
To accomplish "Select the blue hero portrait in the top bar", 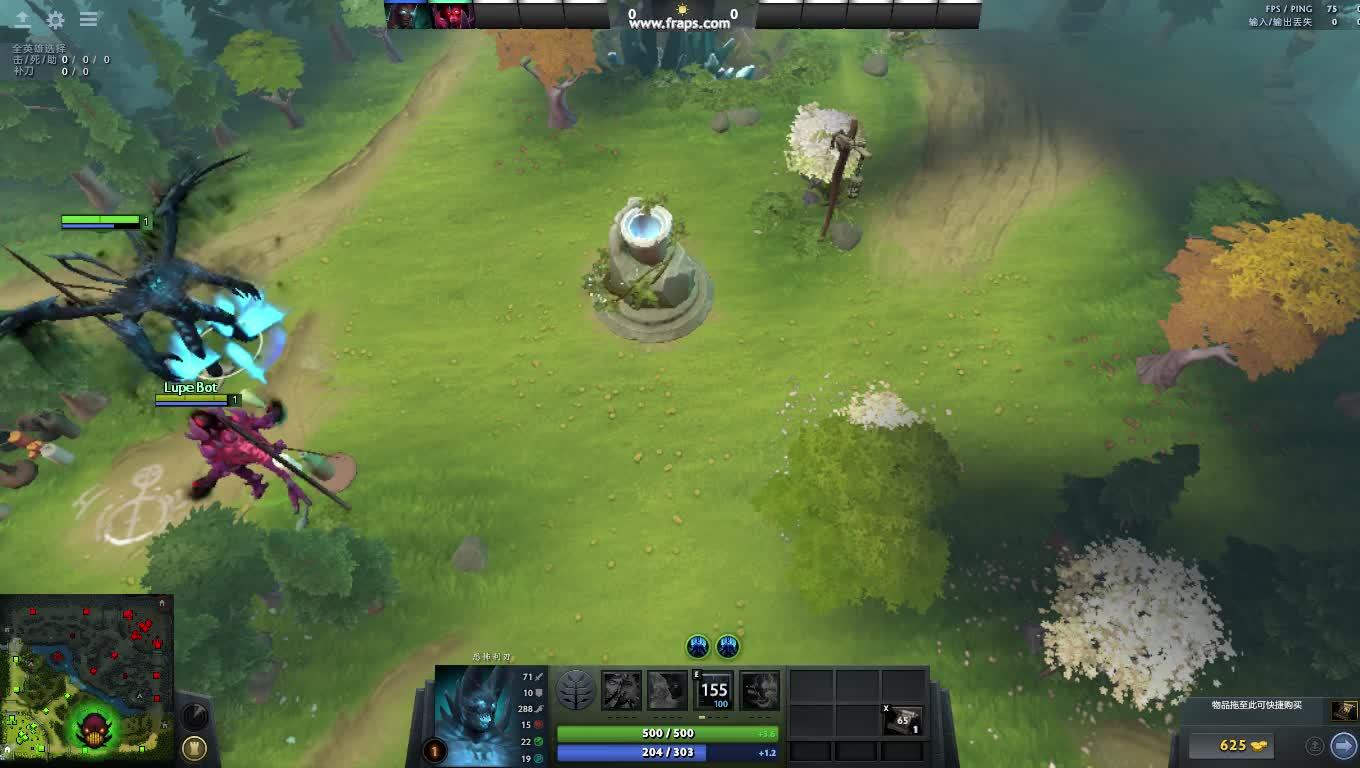I will tap(407, 15).
